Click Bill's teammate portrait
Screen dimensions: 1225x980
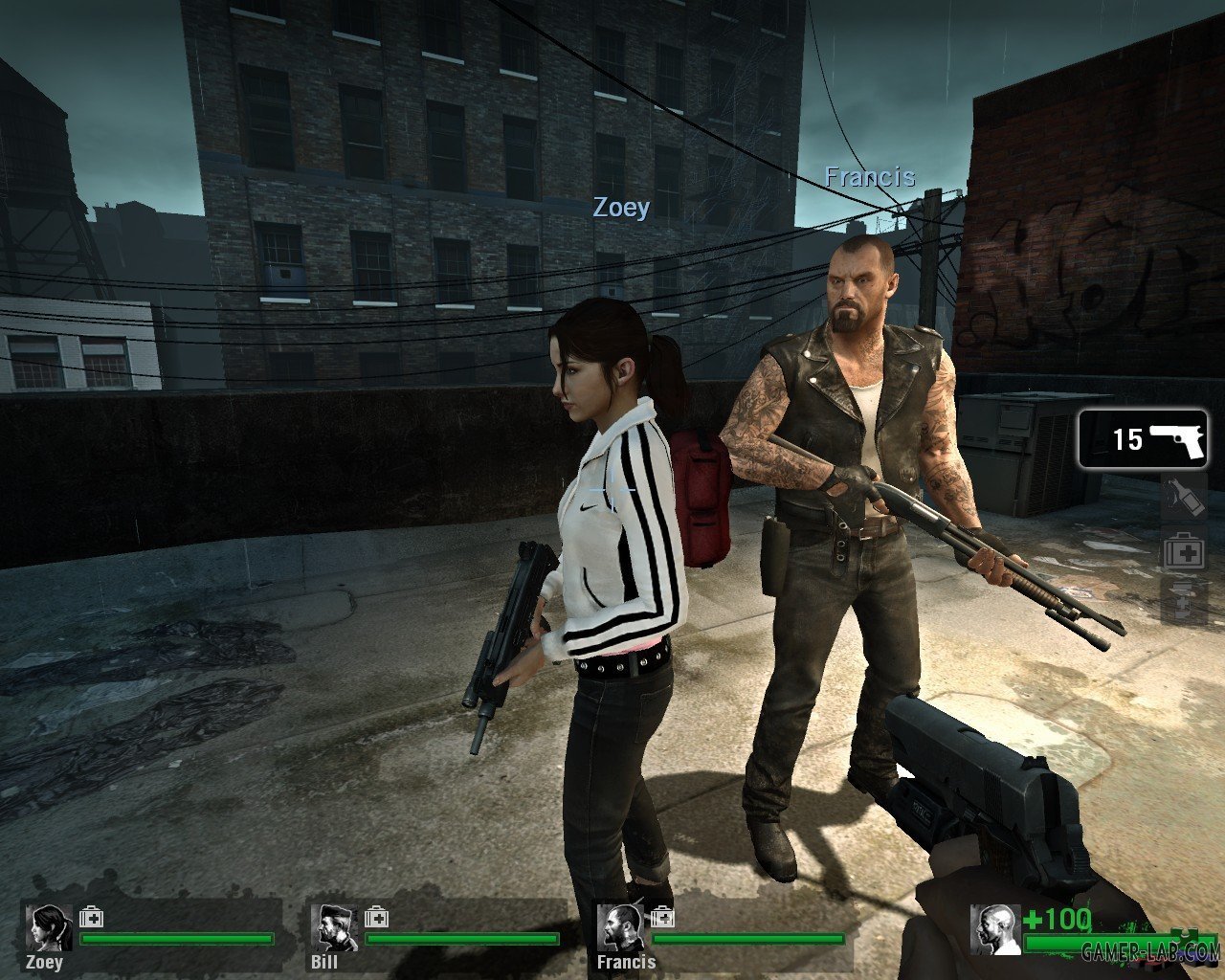pos(334,927)
